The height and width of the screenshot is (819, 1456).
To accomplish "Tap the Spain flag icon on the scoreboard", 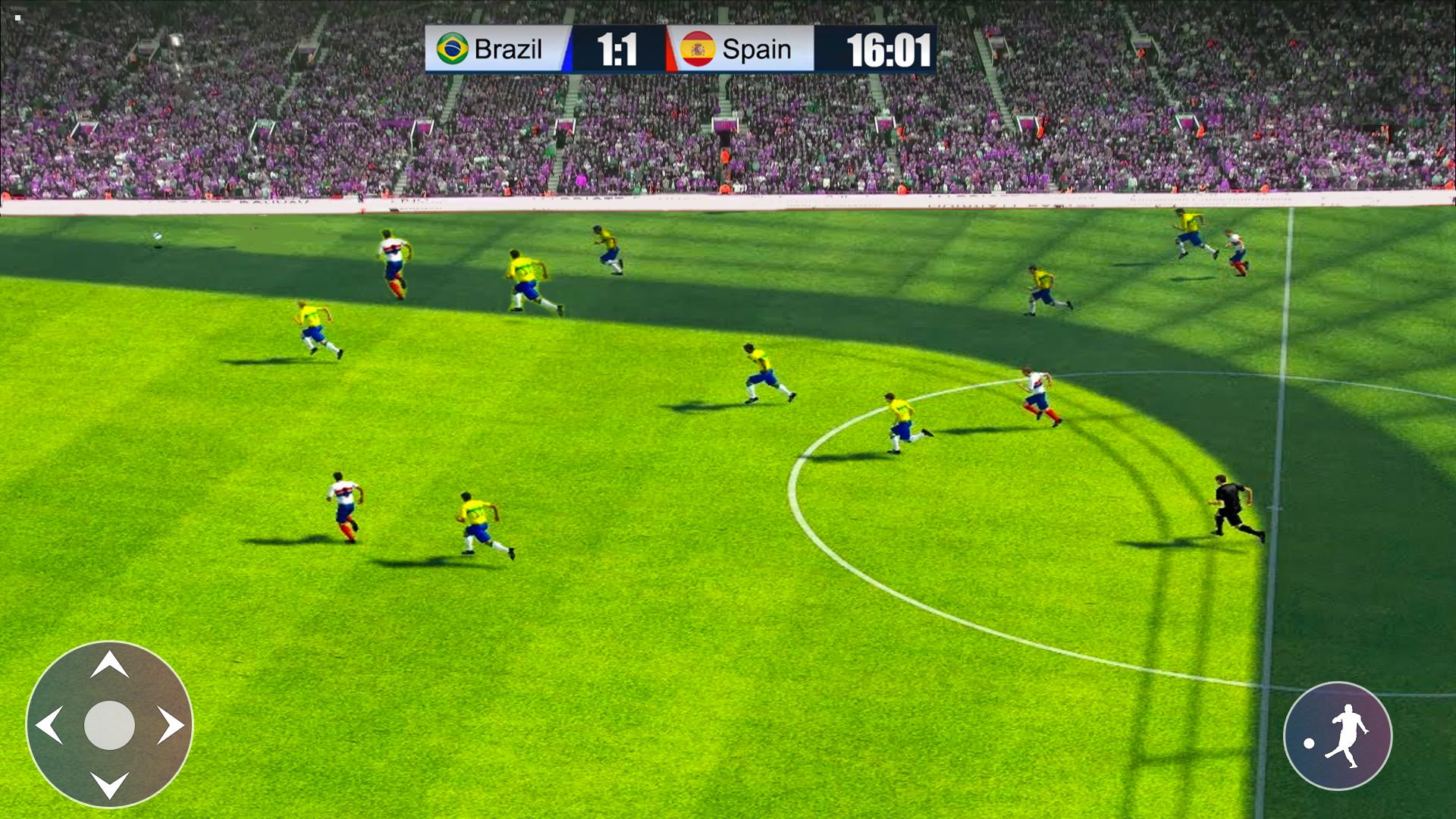I will 699,49.
